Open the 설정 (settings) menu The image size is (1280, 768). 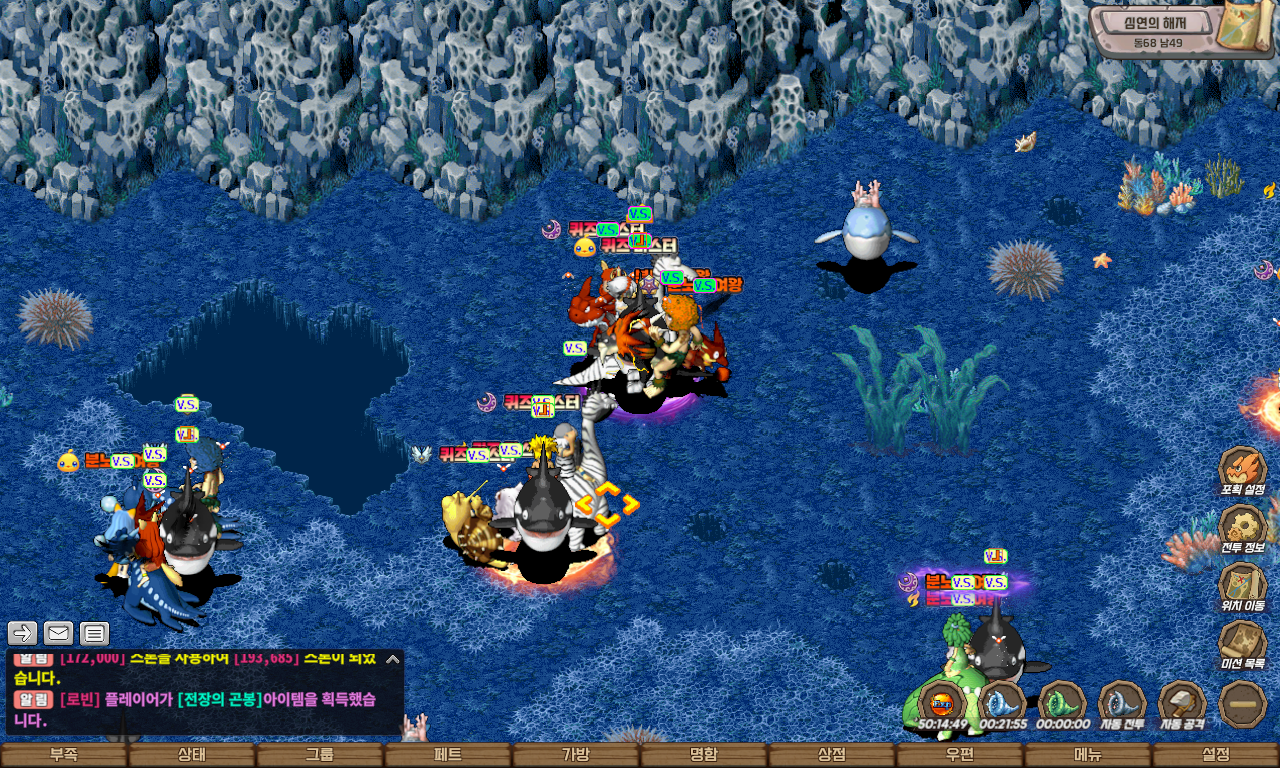tap(1216, 755)
